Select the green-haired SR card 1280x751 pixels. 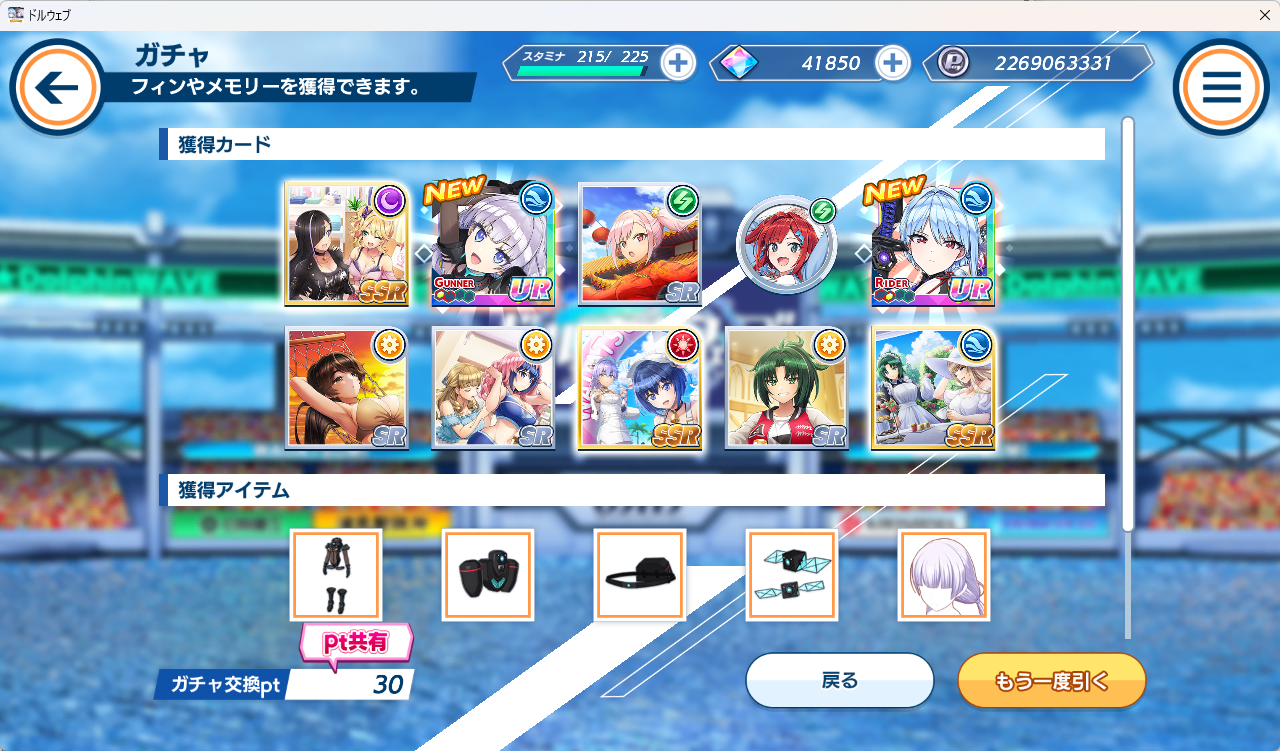[x=786, y=388]
